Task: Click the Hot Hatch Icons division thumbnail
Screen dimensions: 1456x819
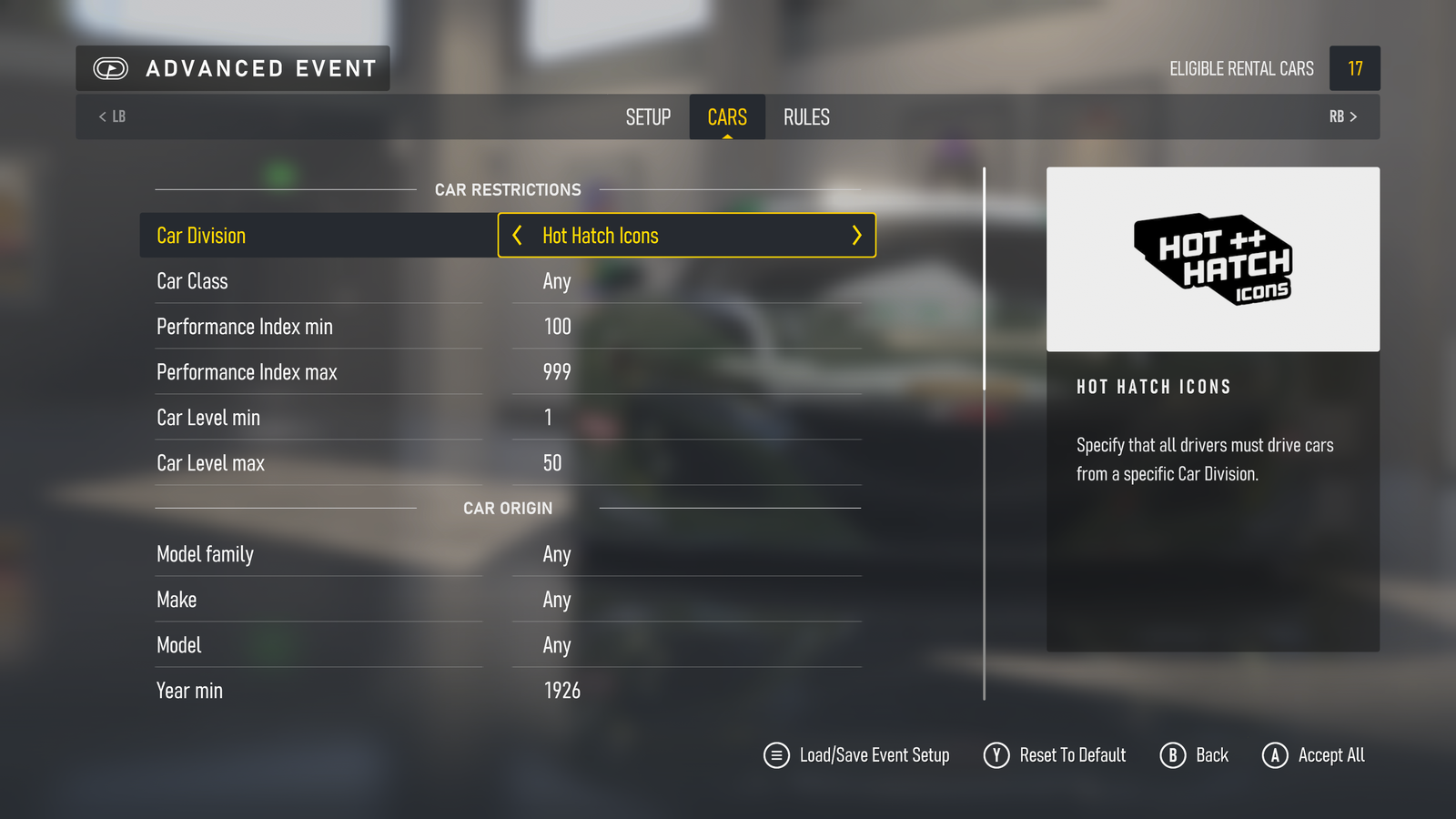Action: 1212,259
